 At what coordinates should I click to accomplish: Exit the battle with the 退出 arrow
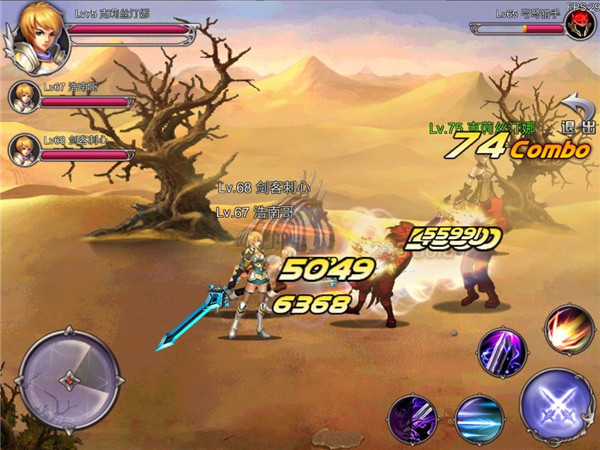point(575,117)
